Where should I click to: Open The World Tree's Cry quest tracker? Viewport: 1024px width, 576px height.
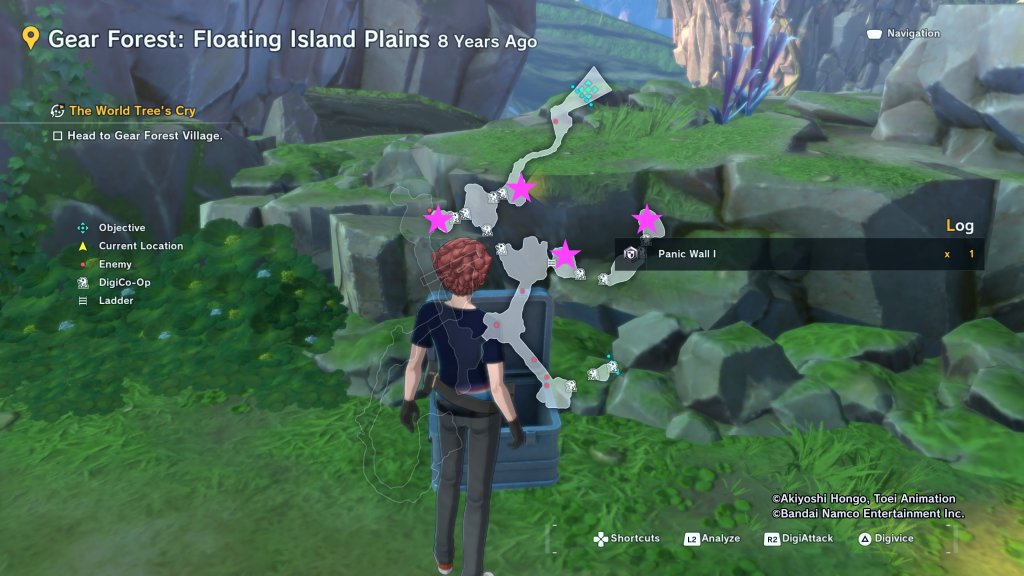click(131, 111)
